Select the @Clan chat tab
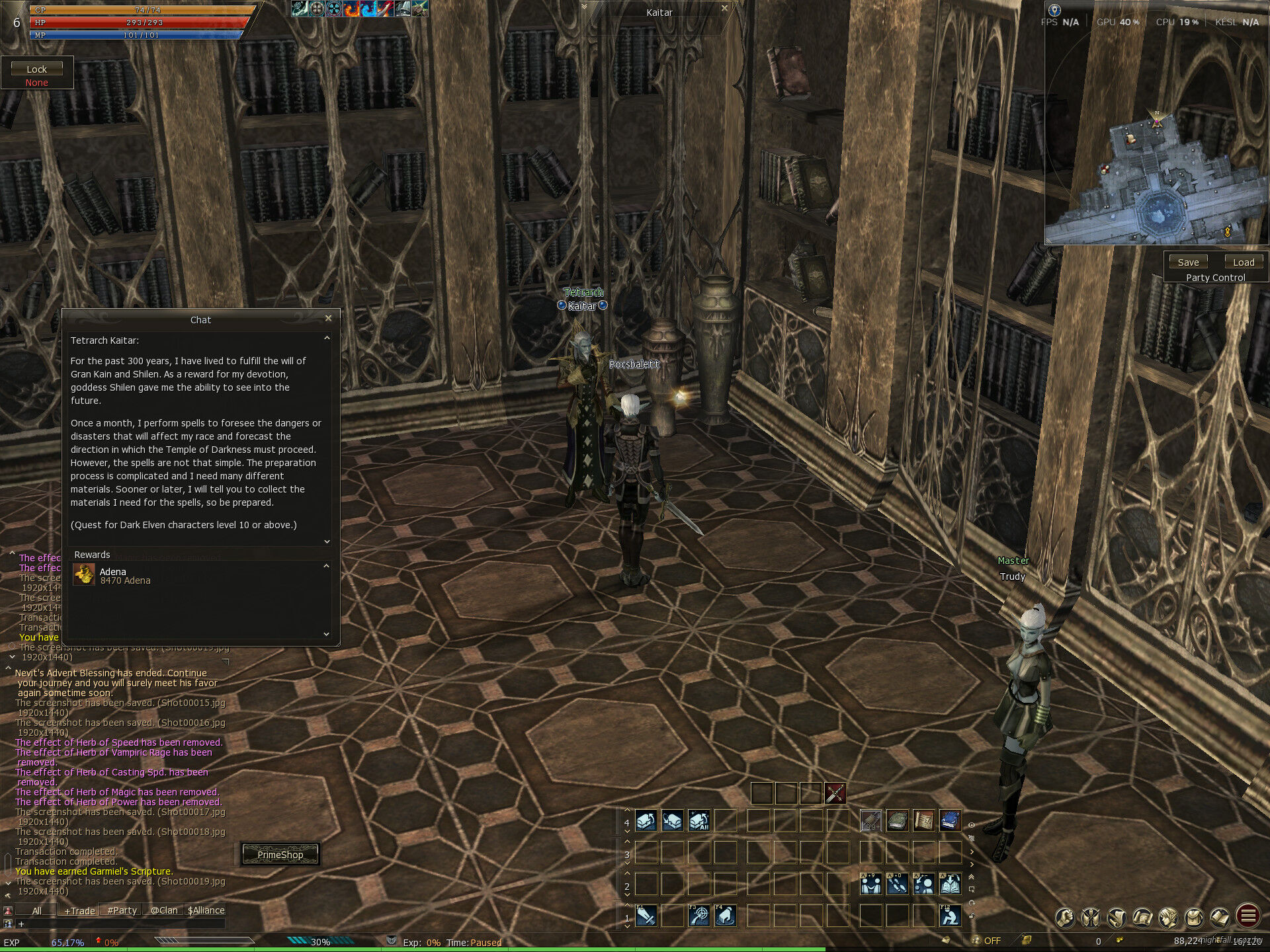 pos(164,910)
